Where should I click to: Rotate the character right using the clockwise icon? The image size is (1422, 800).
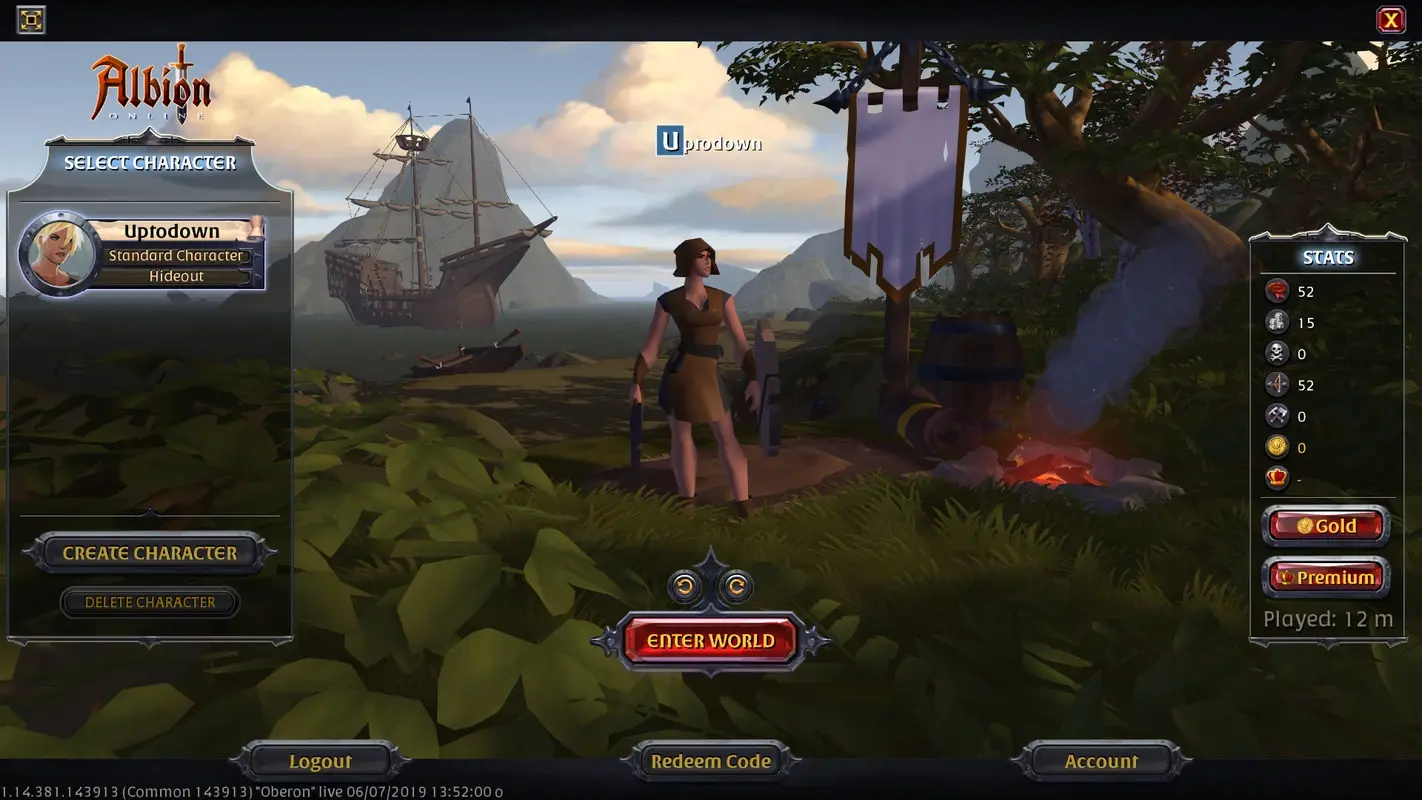point(735,586)
